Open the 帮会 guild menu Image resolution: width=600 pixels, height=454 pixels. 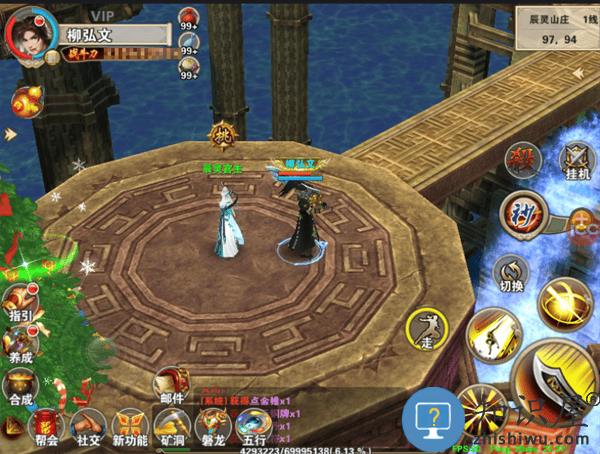pyautogui.click(x=46, y=429)
